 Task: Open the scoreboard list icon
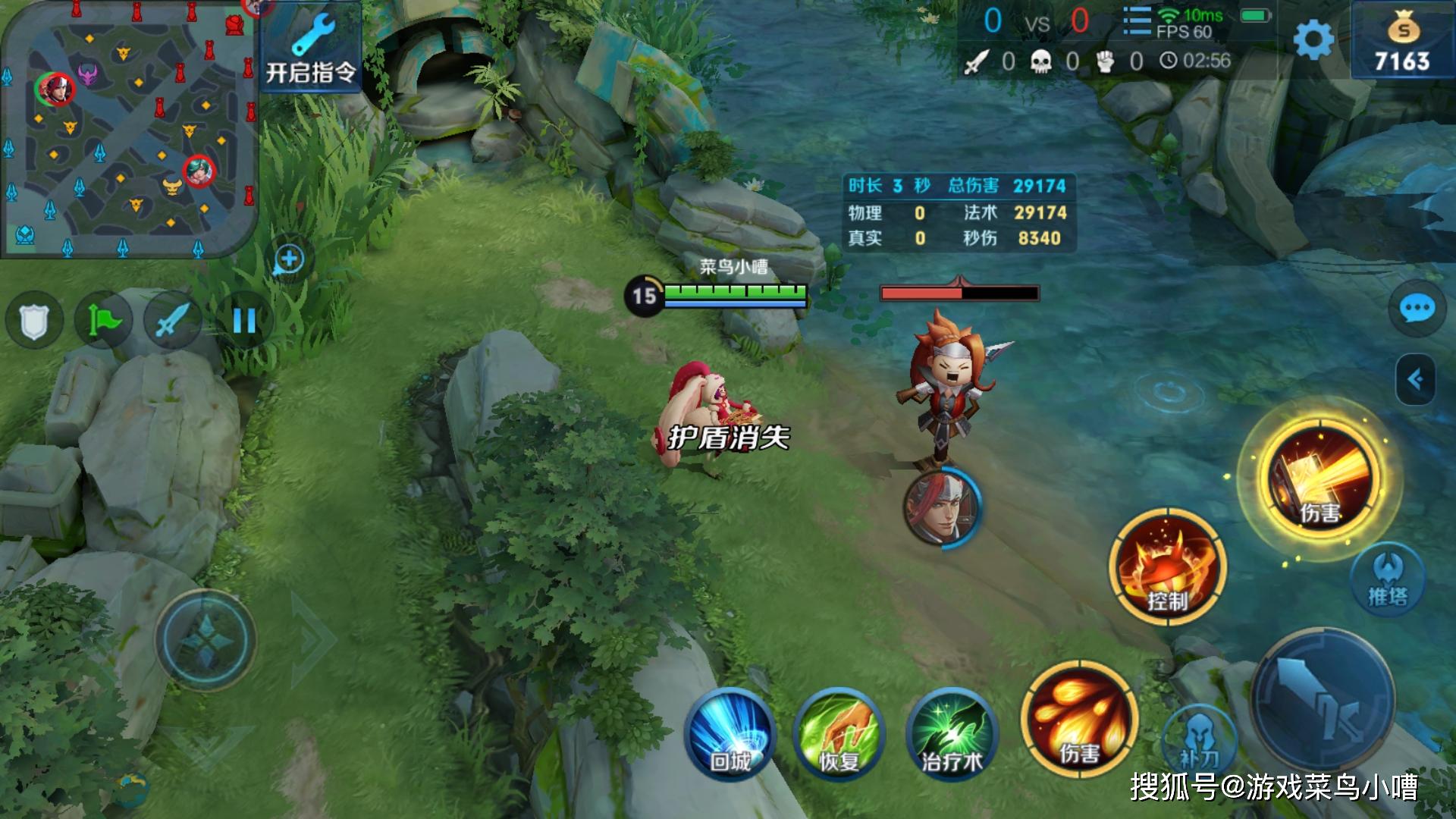click(1136, 20)
